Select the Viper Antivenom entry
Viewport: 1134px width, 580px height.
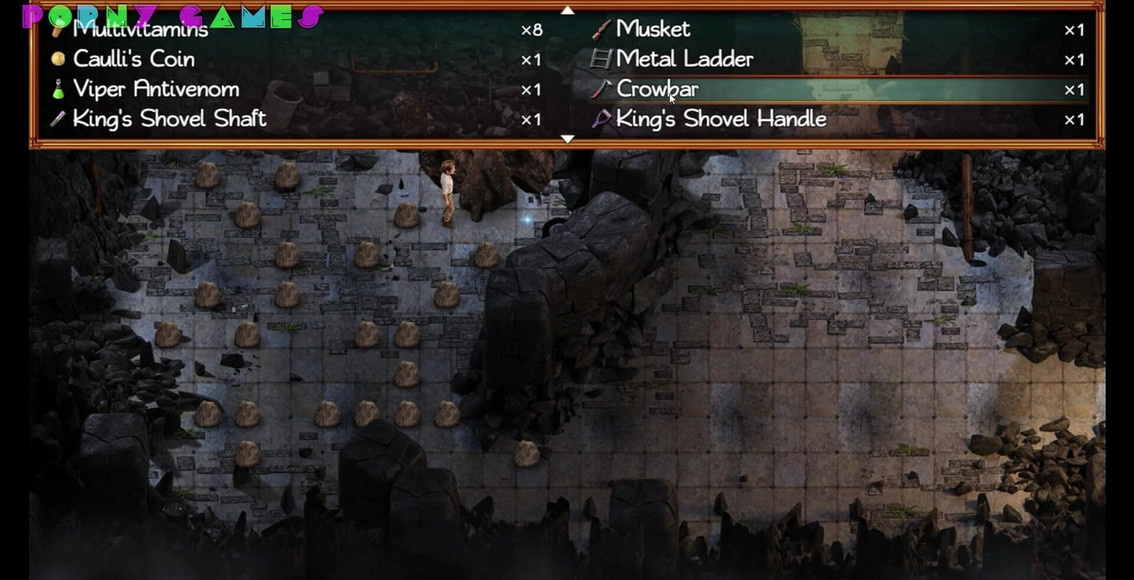pyautogui.click(x=155, y=90)
